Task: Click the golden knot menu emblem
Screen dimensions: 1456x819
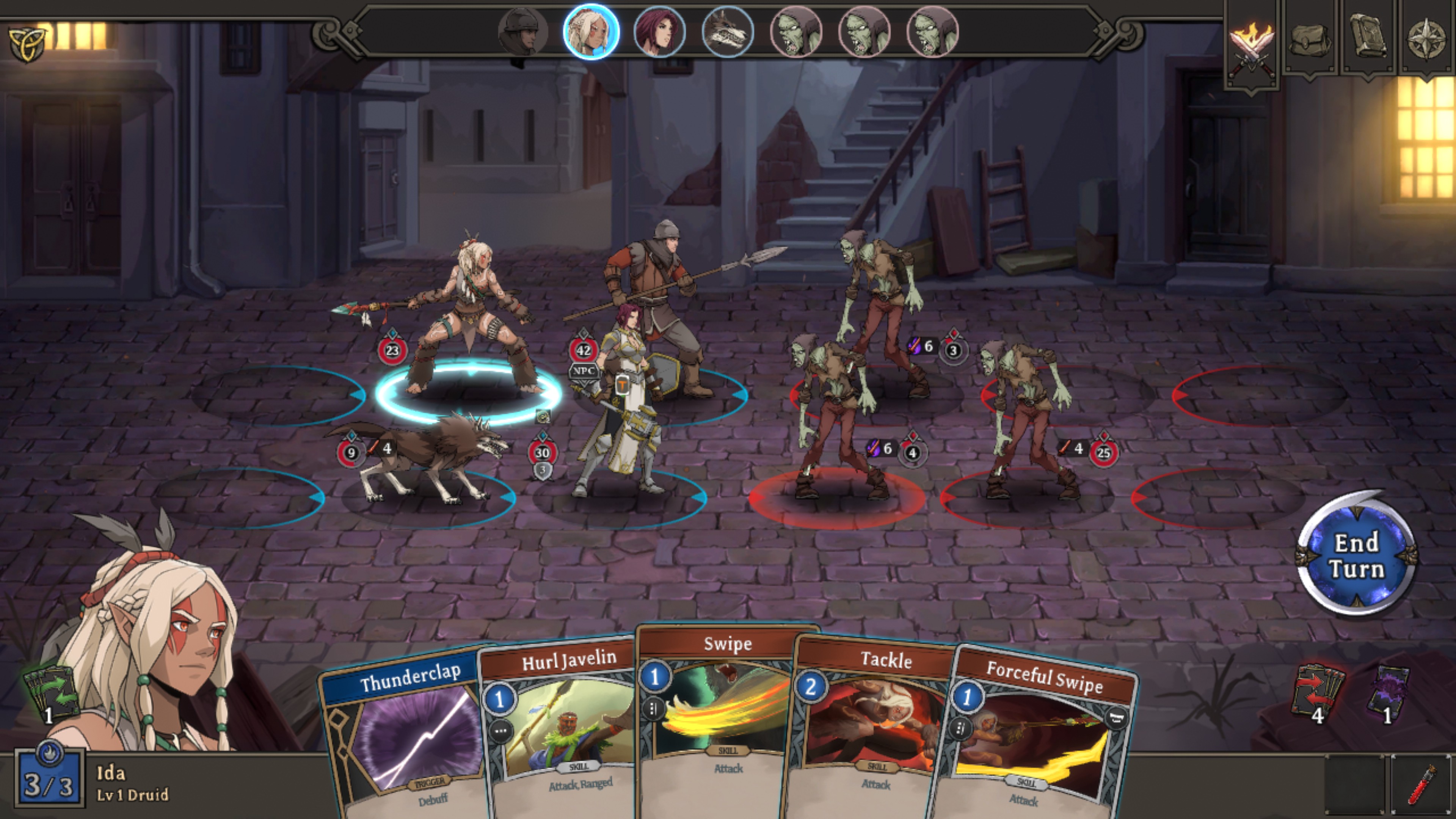Action: pyautogui.click(x=26, y=43)
